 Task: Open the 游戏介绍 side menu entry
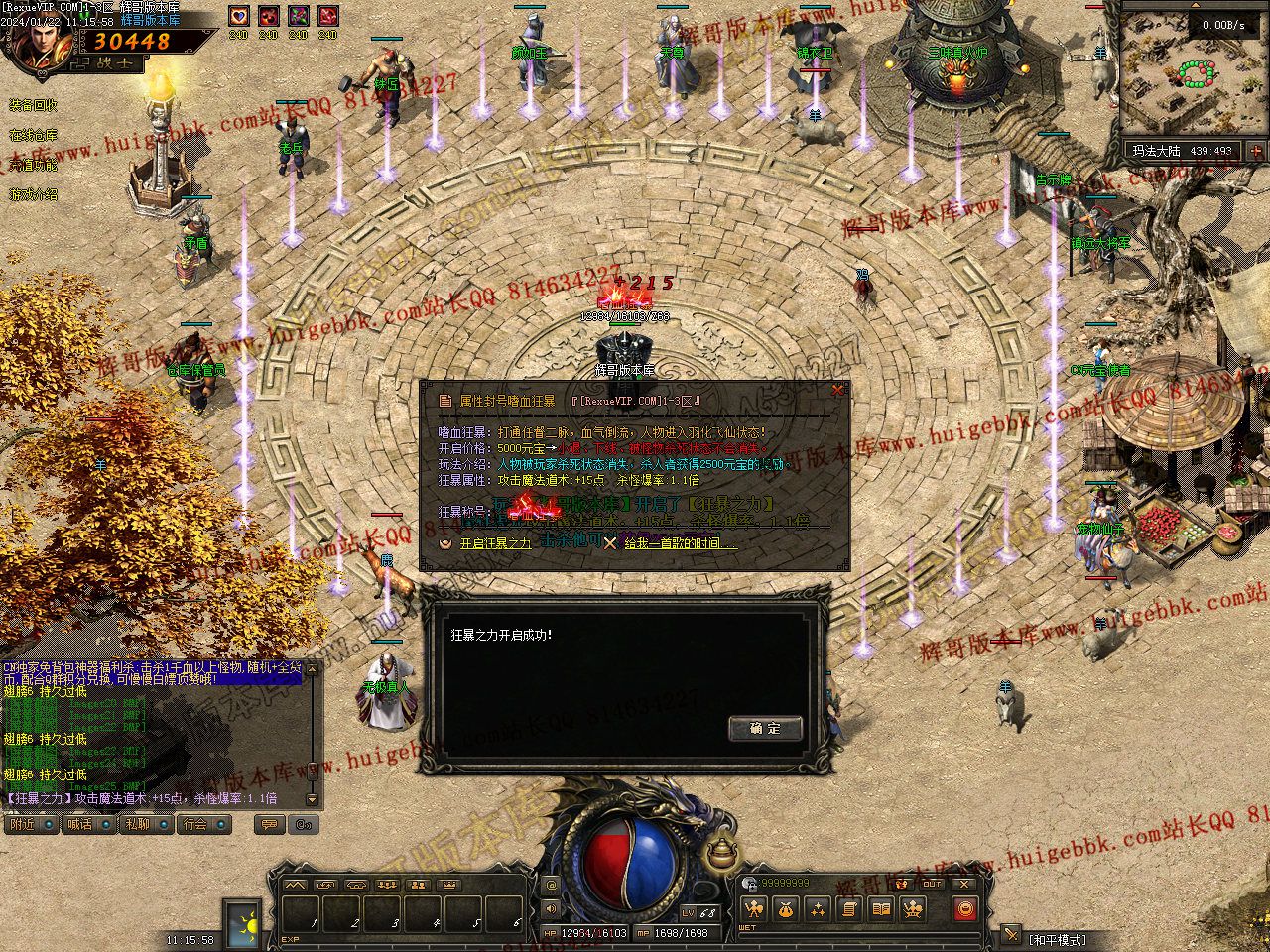[x=33, y=194]
